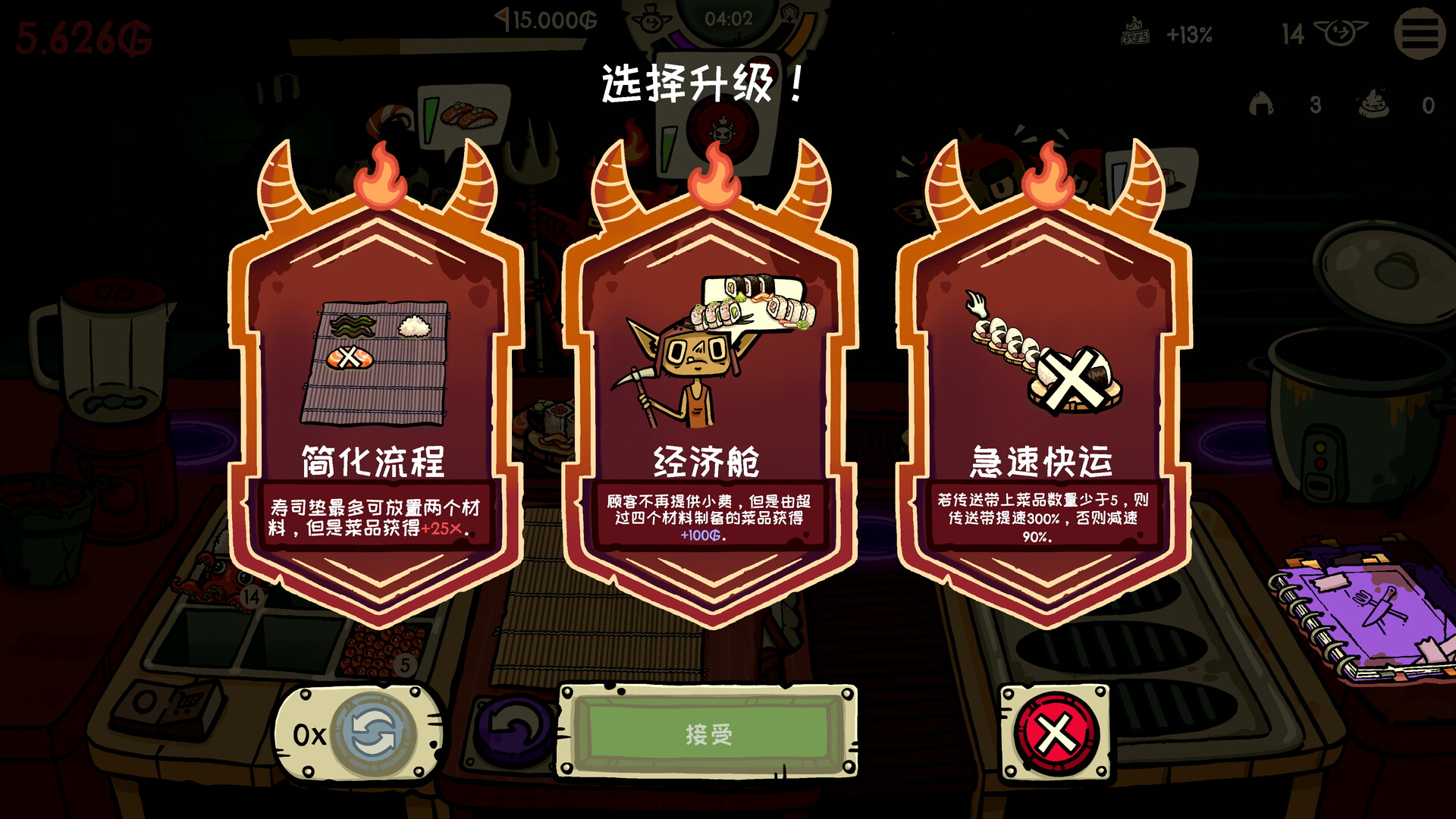Open the hamburger menu at top right
Image resolution: width=1456 pixels, height=819 pixels.
pyautogui.click(x=1420, y=33)
